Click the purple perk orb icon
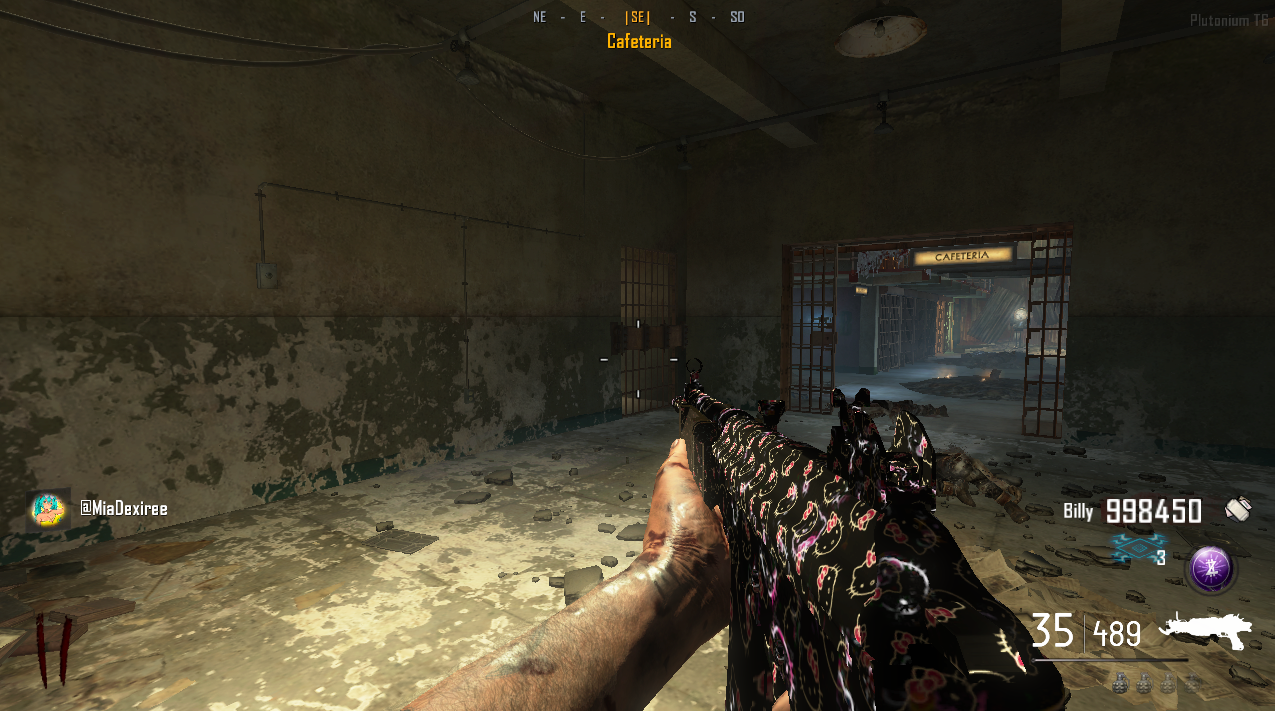The image size is (1275, 711). (x=1211, y=570)
